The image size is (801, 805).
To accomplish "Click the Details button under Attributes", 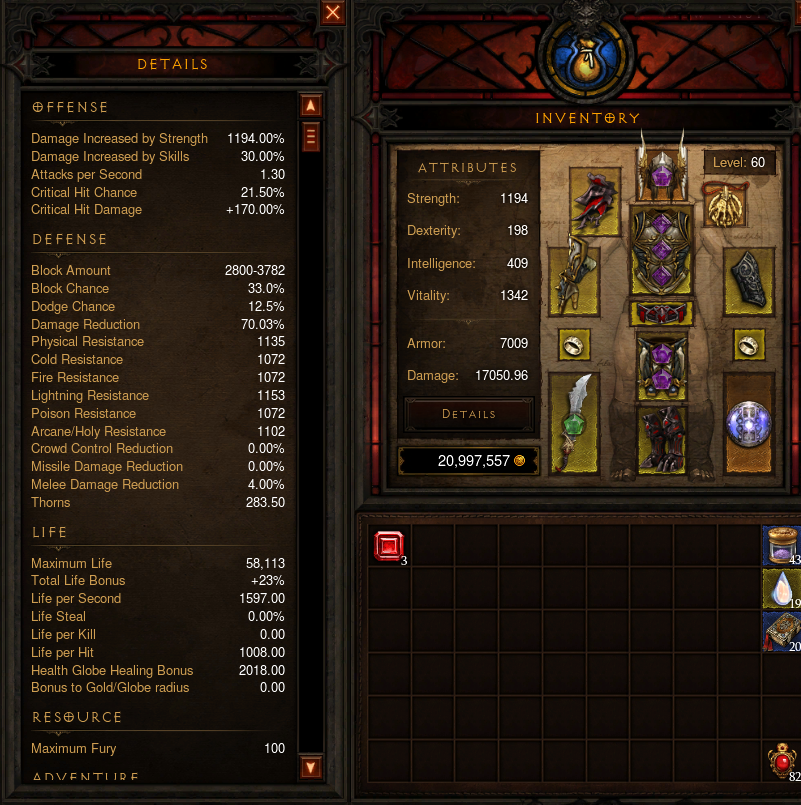I will click(x=469, y=414).
